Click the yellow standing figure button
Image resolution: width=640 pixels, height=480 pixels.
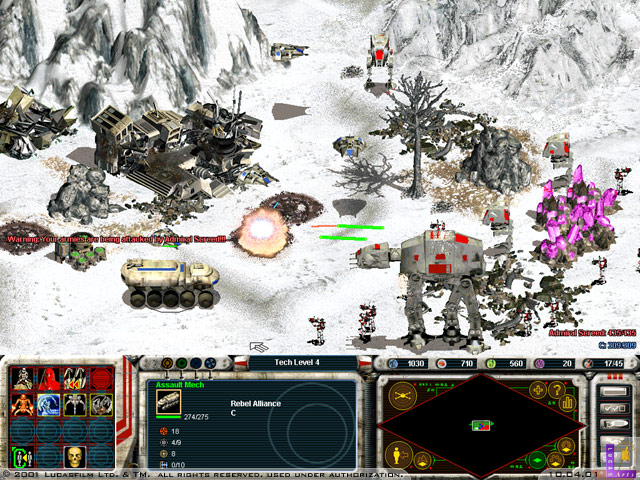(x=395, y=455)
